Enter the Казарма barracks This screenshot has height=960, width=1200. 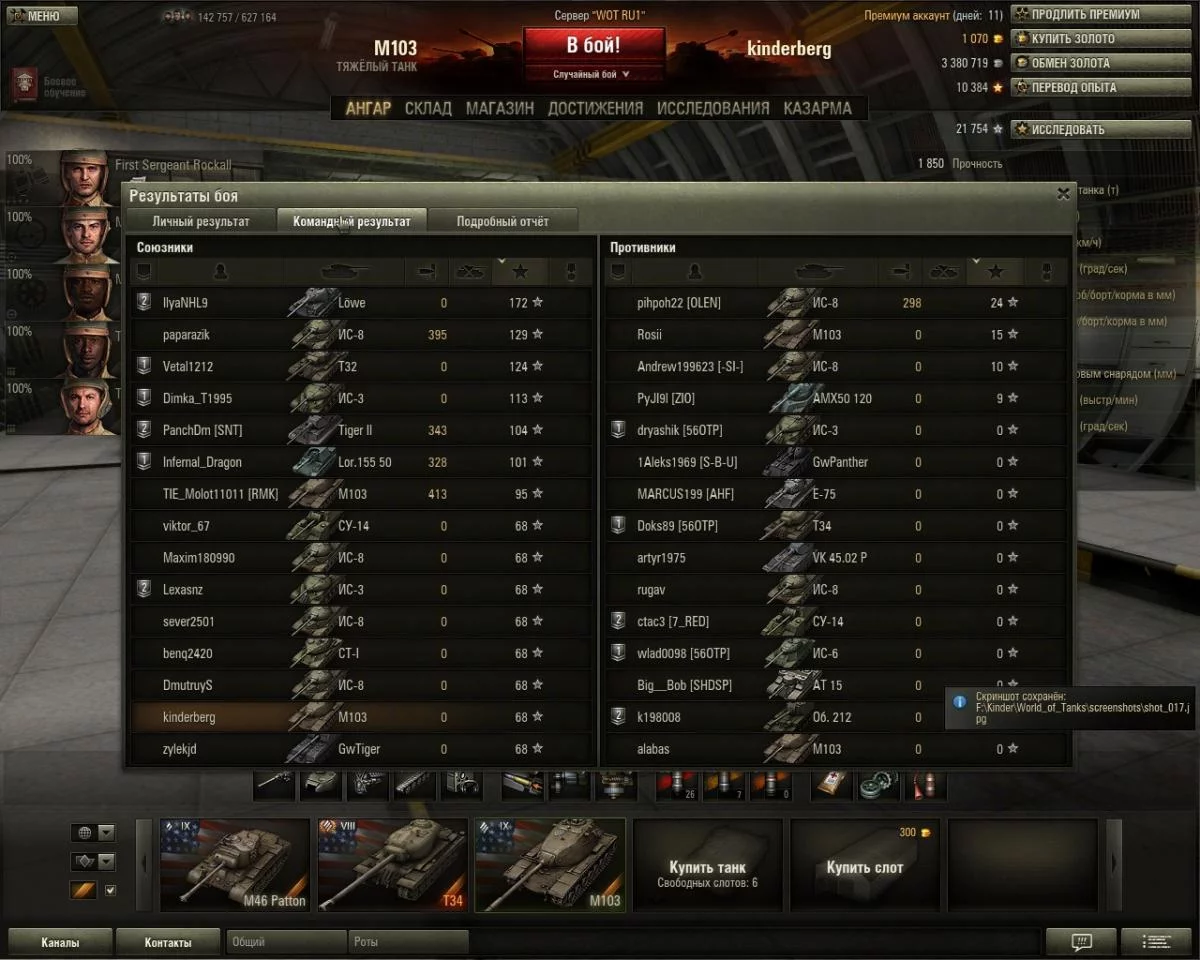[x=817, y=108]
